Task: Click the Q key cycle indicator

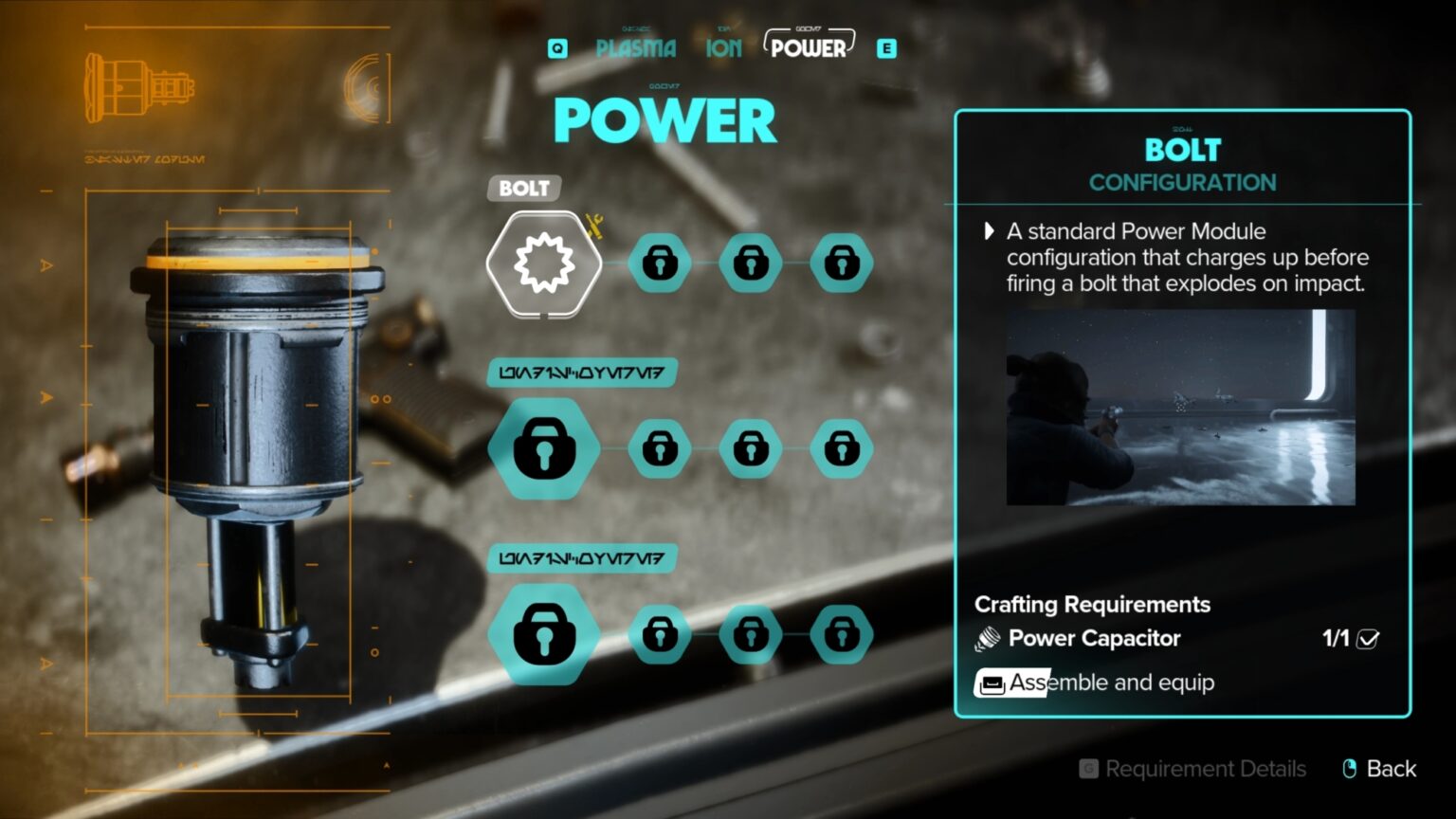Action: (556, 47)
